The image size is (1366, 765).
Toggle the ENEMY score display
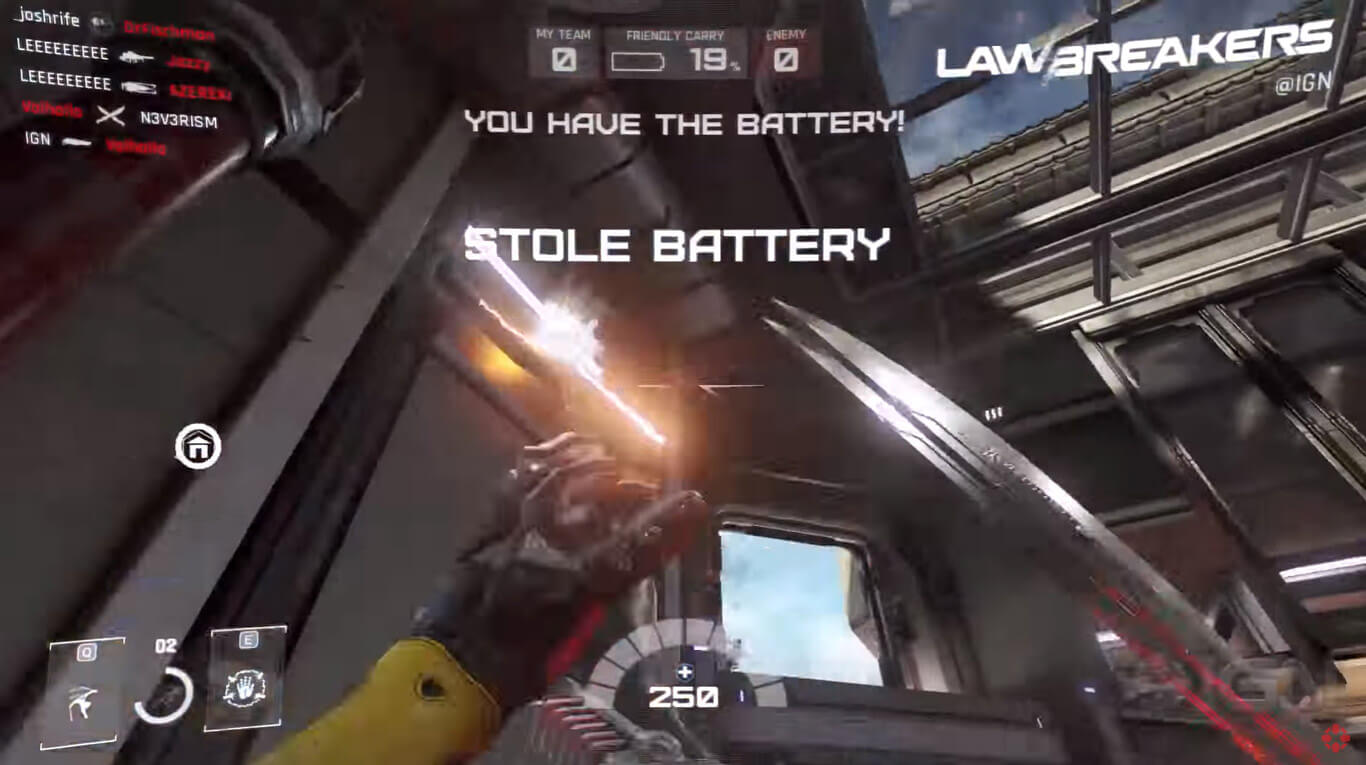click(x=787, y=61)
